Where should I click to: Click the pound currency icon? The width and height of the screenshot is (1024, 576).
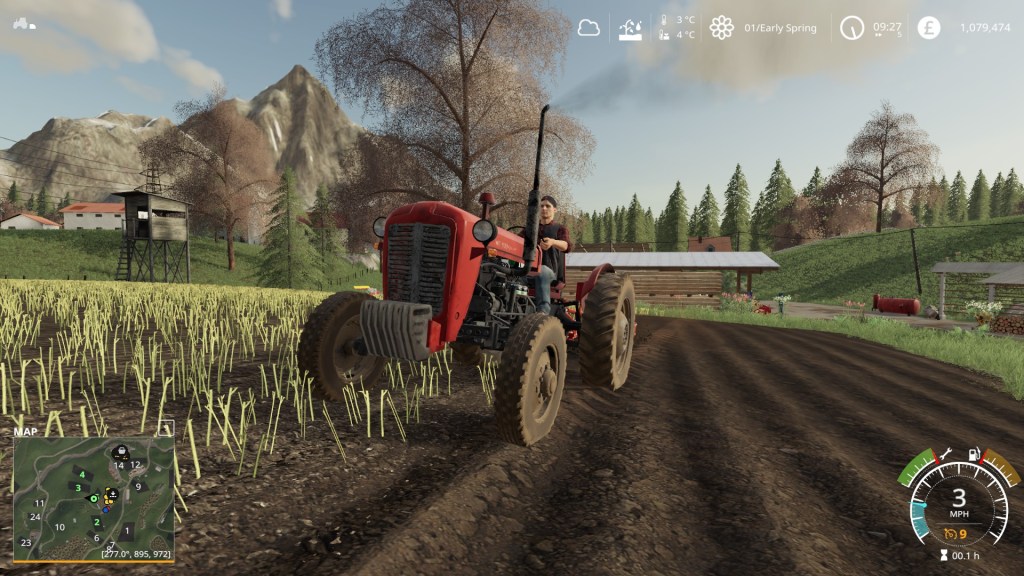click(929, 28)
